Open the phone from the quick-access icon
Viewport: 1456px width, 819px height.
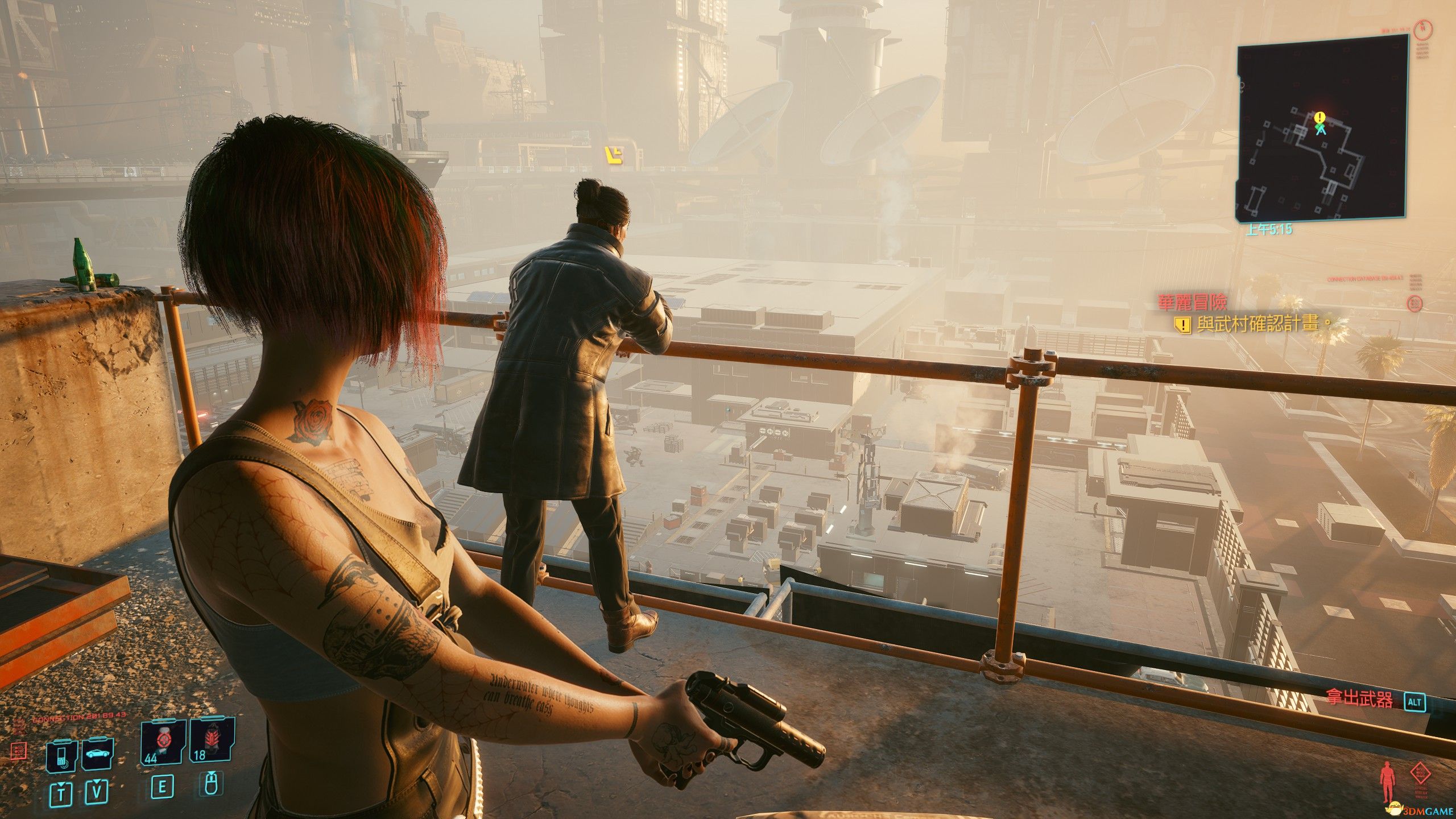pyautogui.click(x=61, y=756)
